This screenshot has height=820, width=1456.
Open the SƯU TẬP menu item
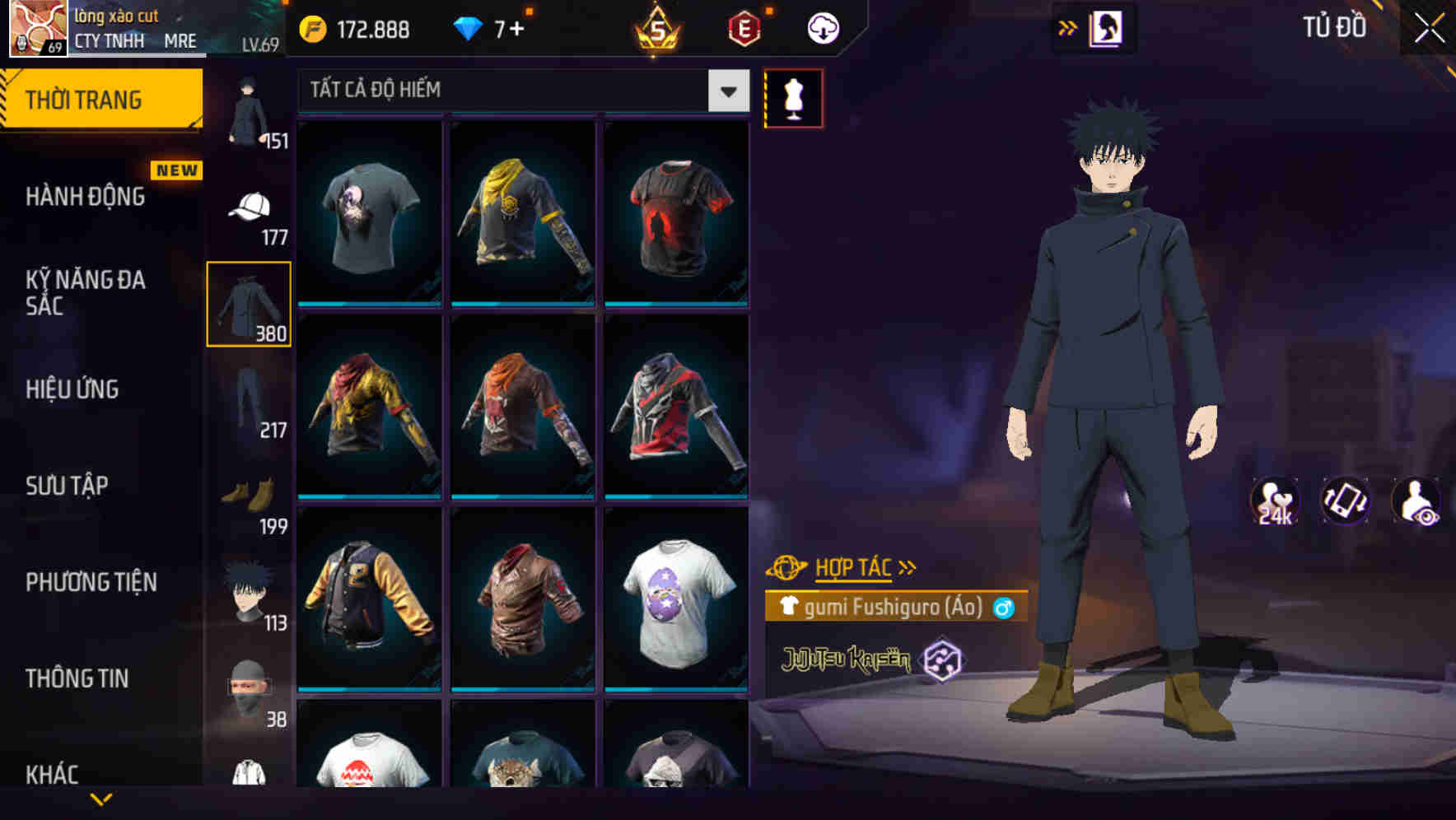(x=69, y=486)
